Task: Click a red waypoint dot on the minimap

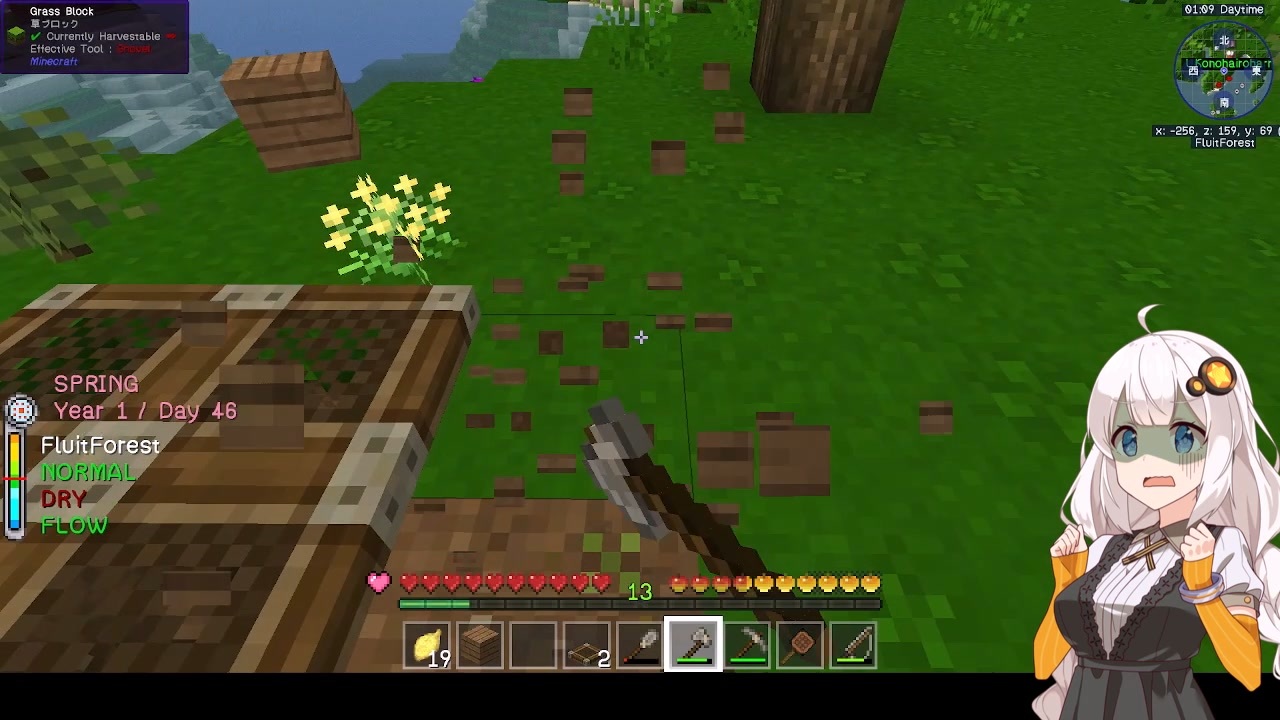Action: (x=1229, y=79)
